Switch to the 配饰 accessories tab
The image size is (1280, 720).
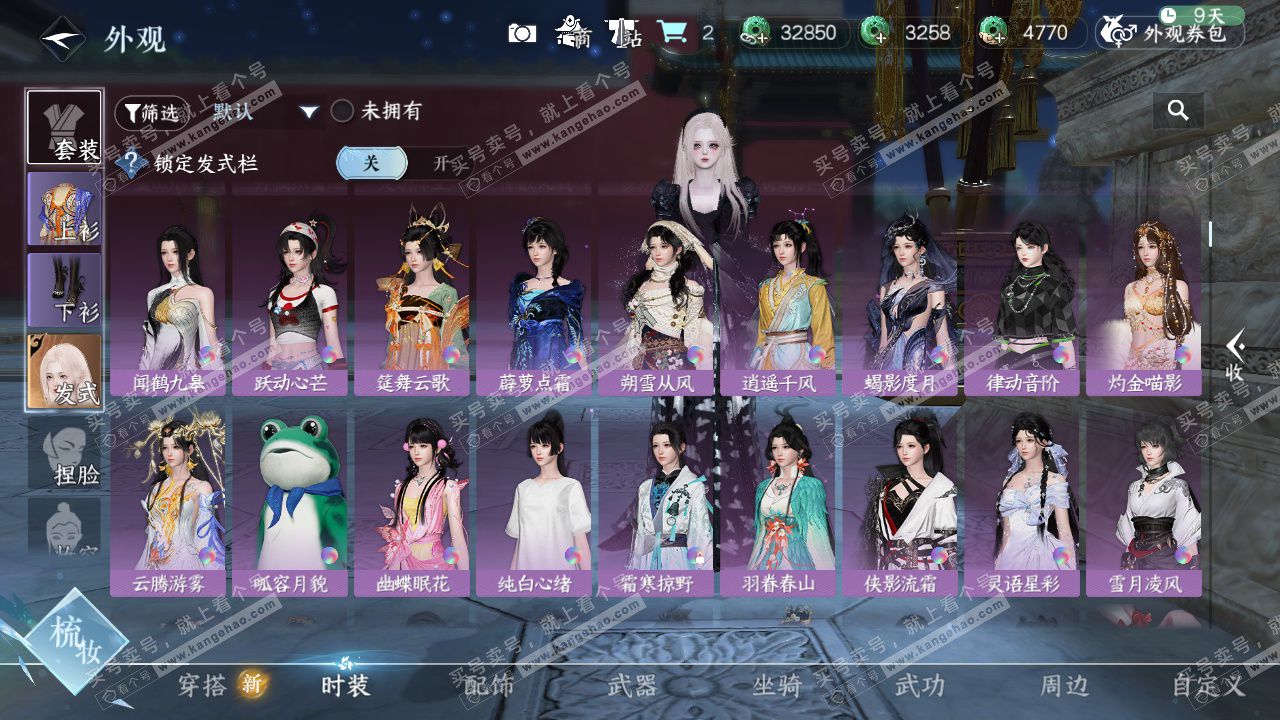point(489,685)
